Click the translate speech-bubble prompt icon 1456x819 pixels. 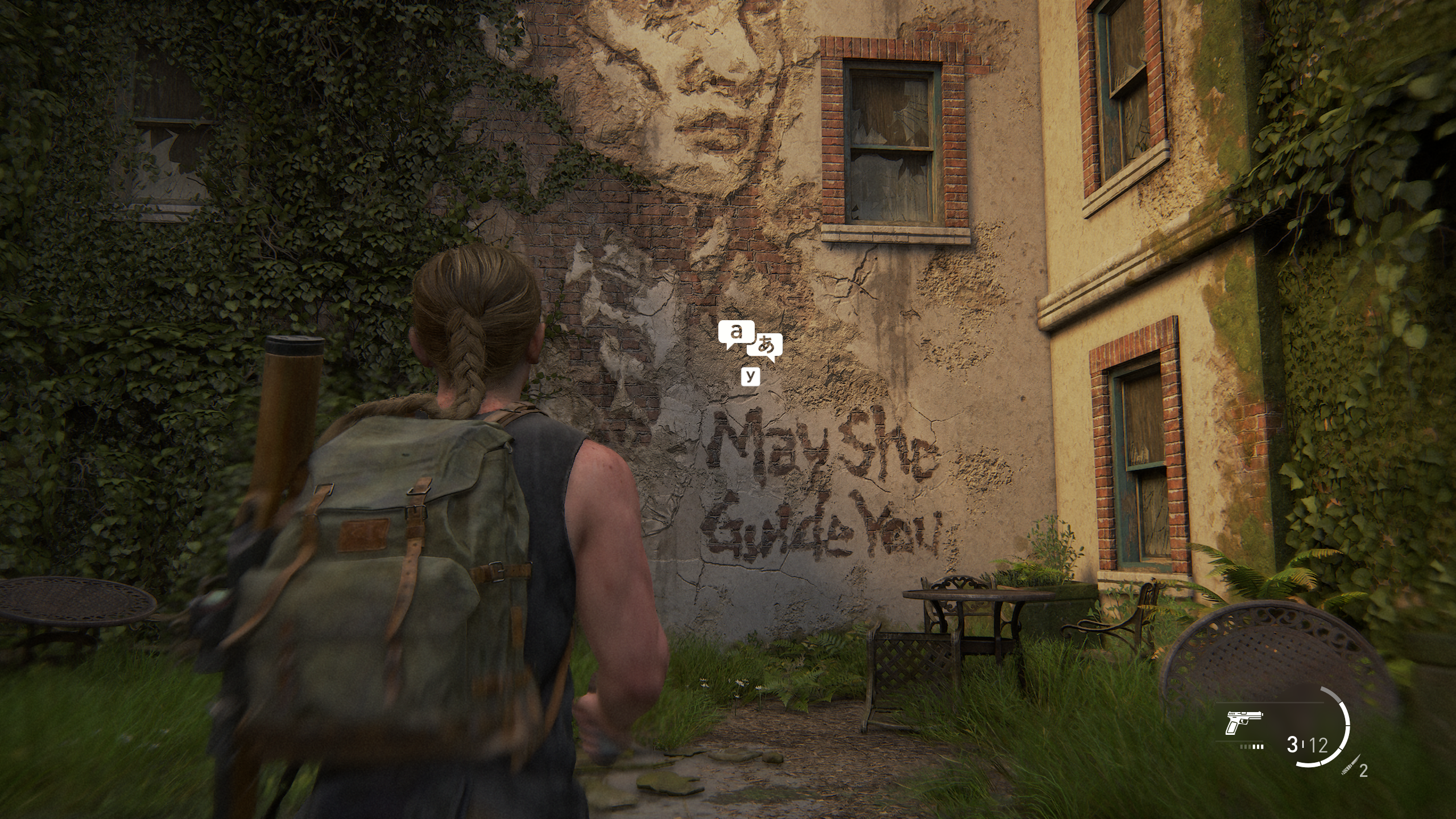click(x=750, y=341)
